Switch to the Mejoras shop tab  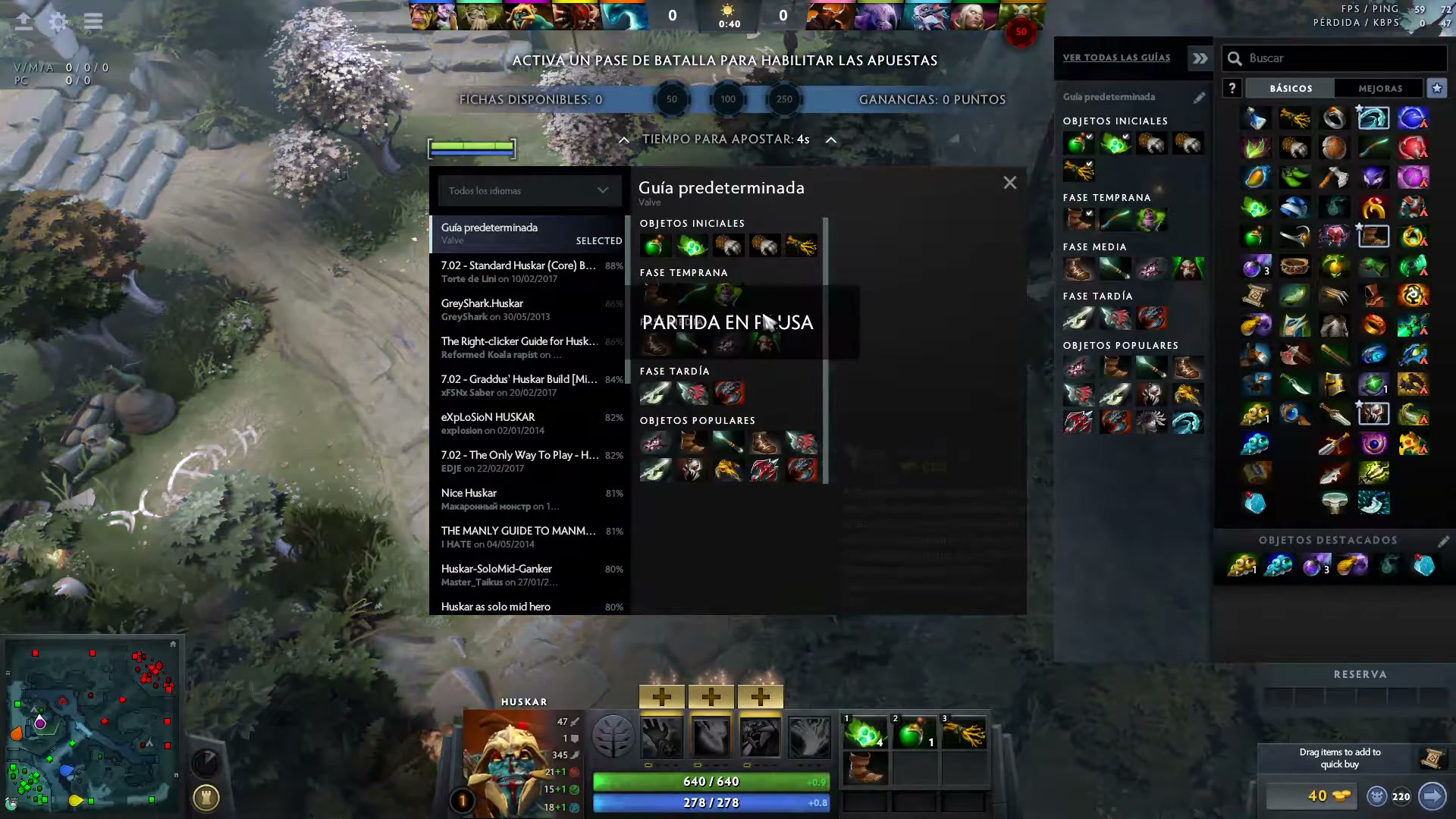[1379, 89]
